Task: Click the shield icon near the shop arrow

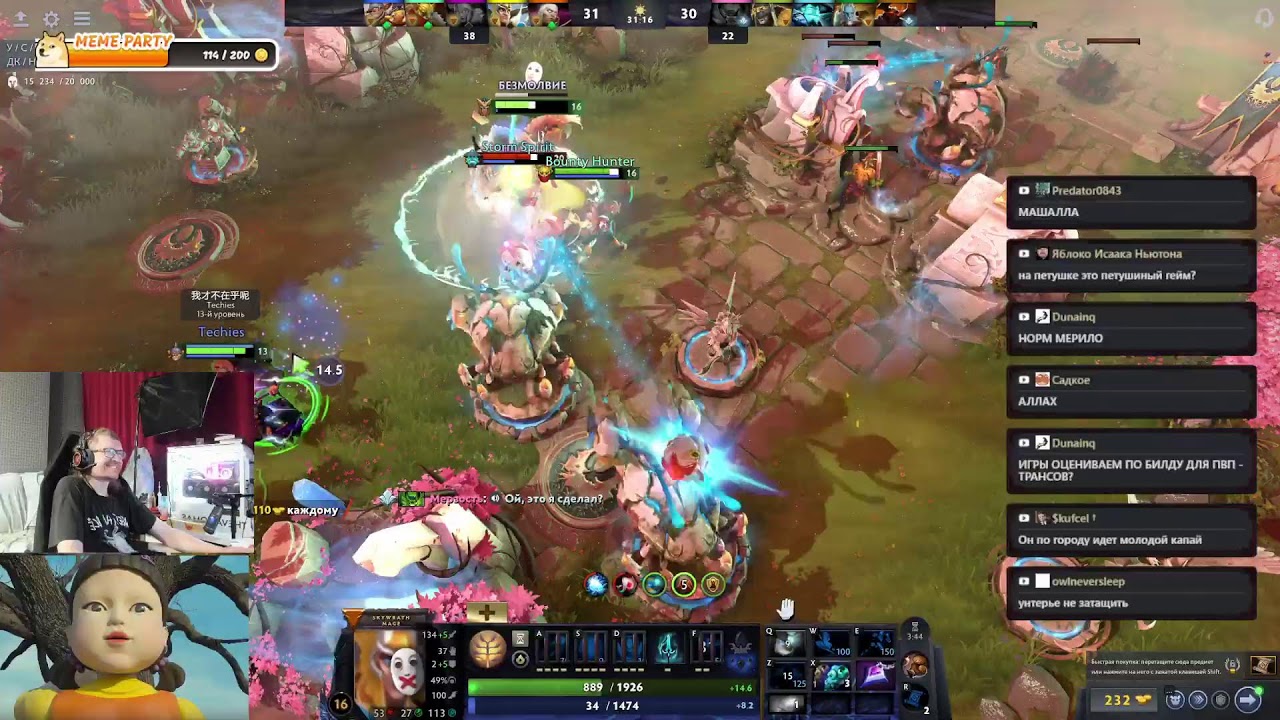Action: pos(1220,700)
